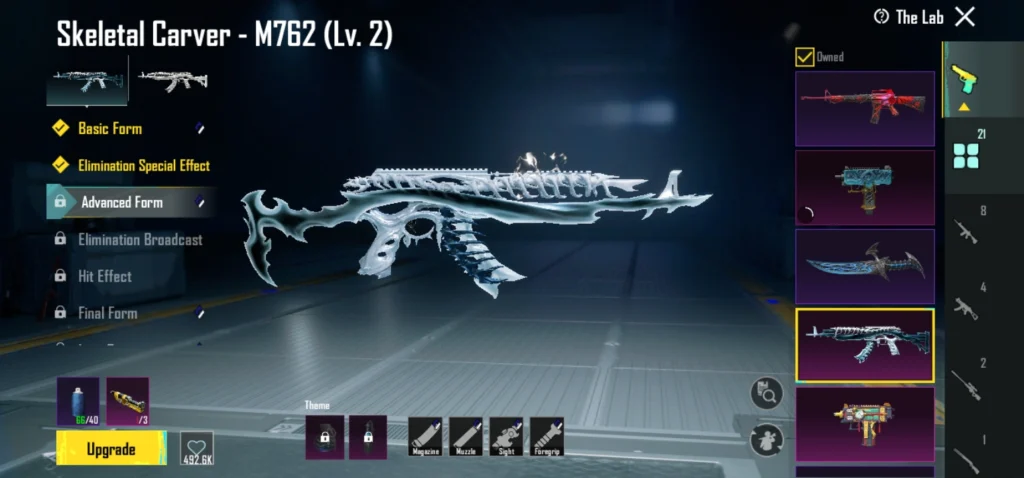1024x478 pixels.
Task: Select the locked Hit Effect entry
Action: (105, 276)
